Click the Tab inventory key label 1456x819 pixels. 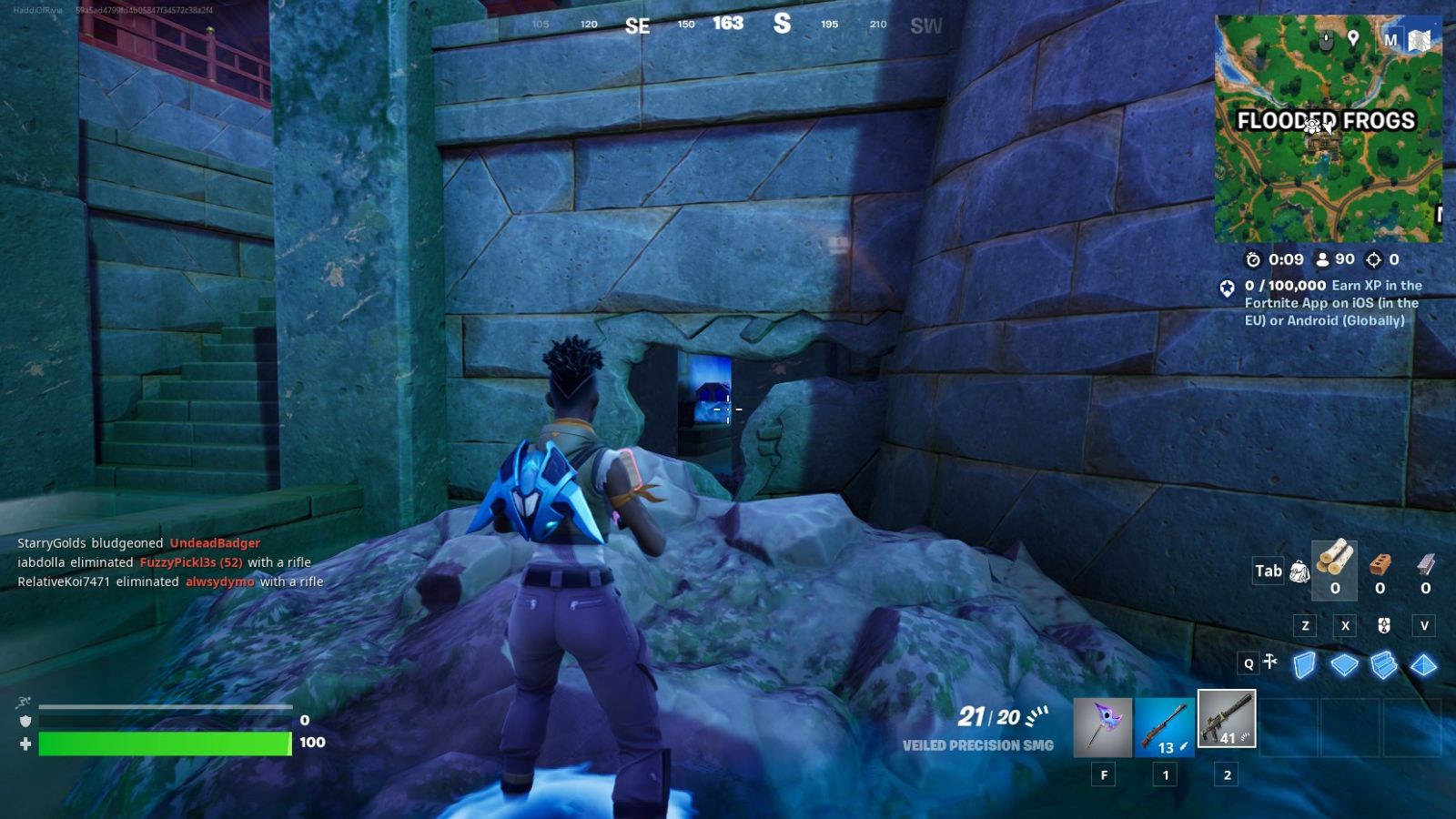click(x=1269, y=571)
